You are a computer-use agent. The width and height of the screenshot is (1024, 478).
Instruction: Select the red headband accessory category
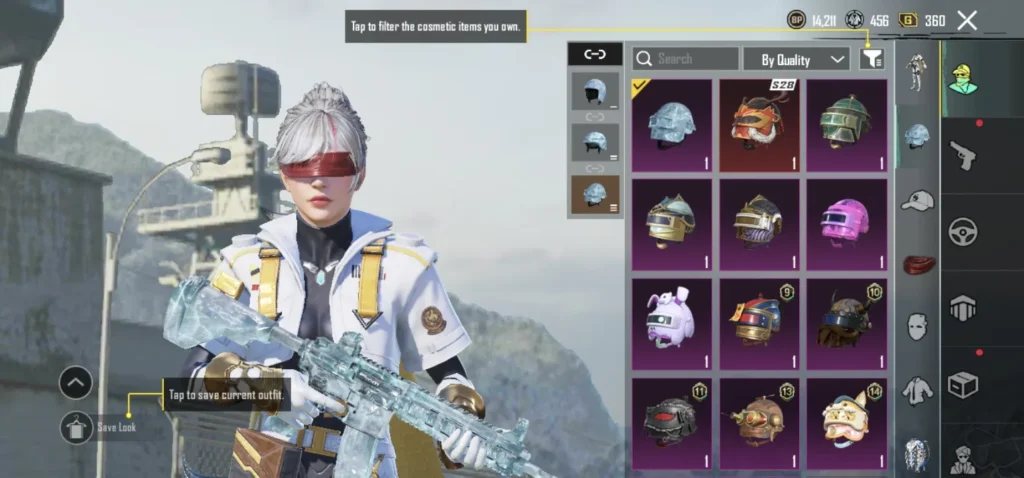[917, 264]
